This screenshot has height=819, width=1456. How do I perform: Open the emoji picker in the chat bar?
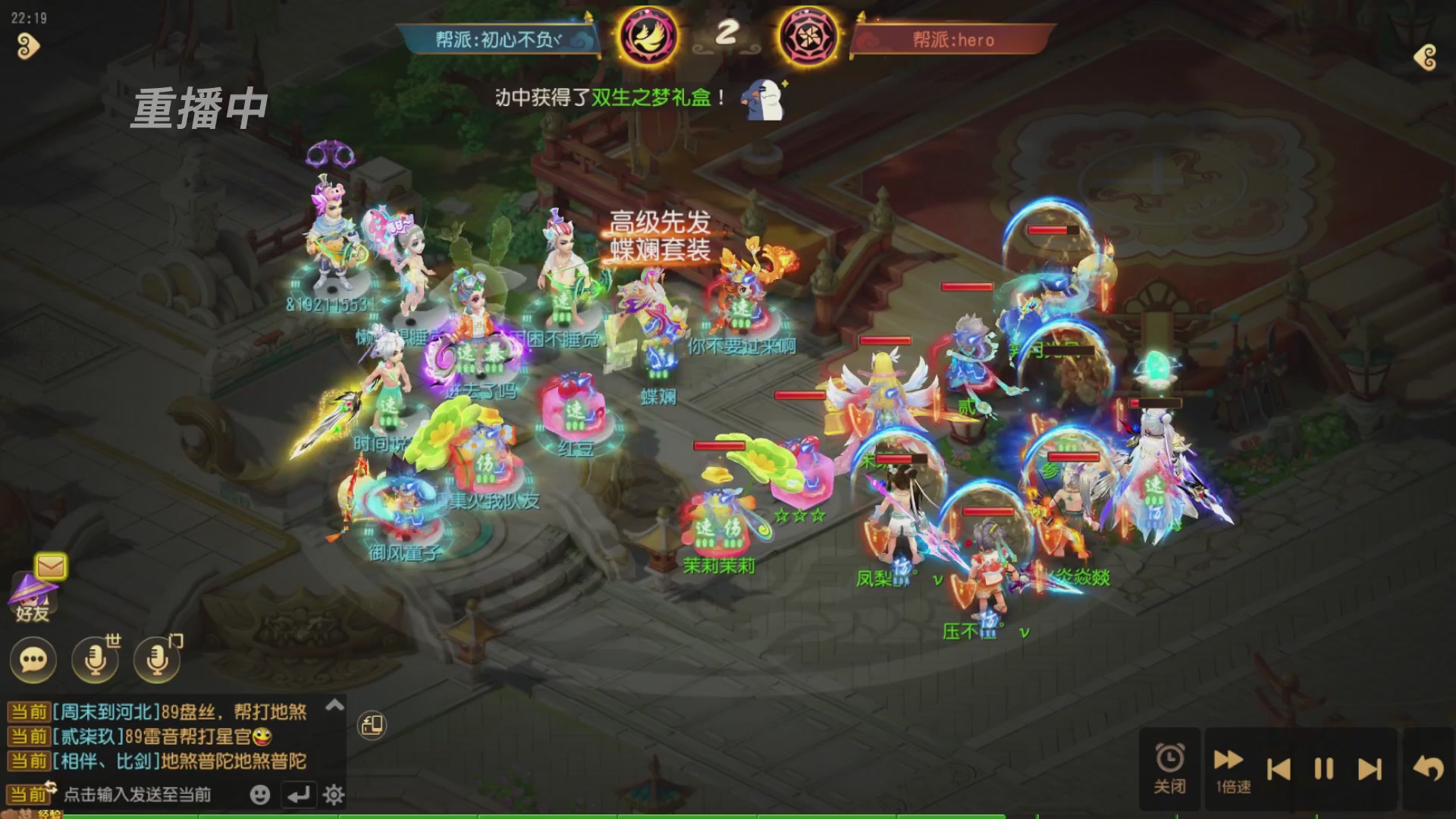pos(259,794)
